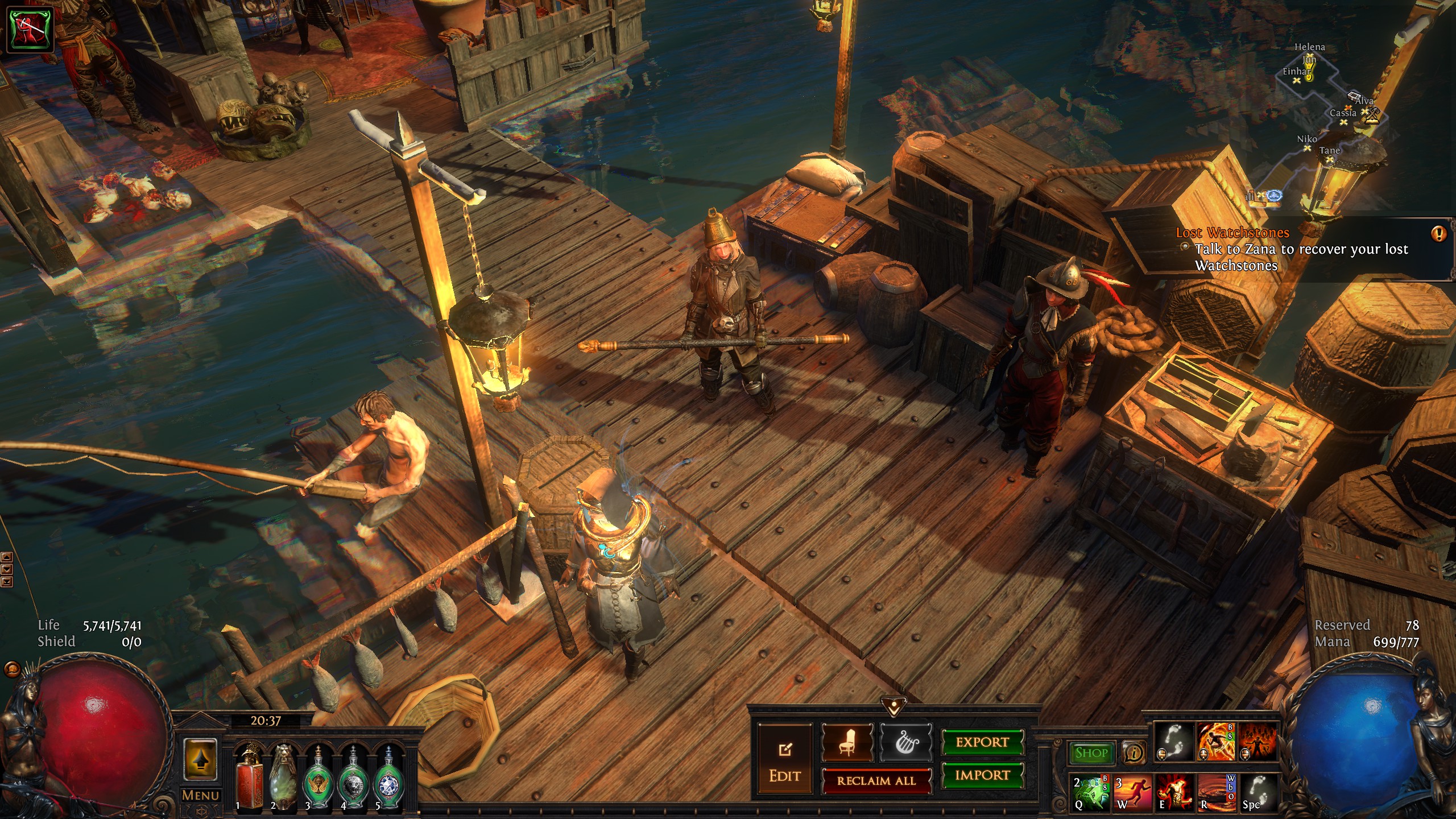Click the Export hideout button
1456x819 pixels.
click(x=982, y=742)
